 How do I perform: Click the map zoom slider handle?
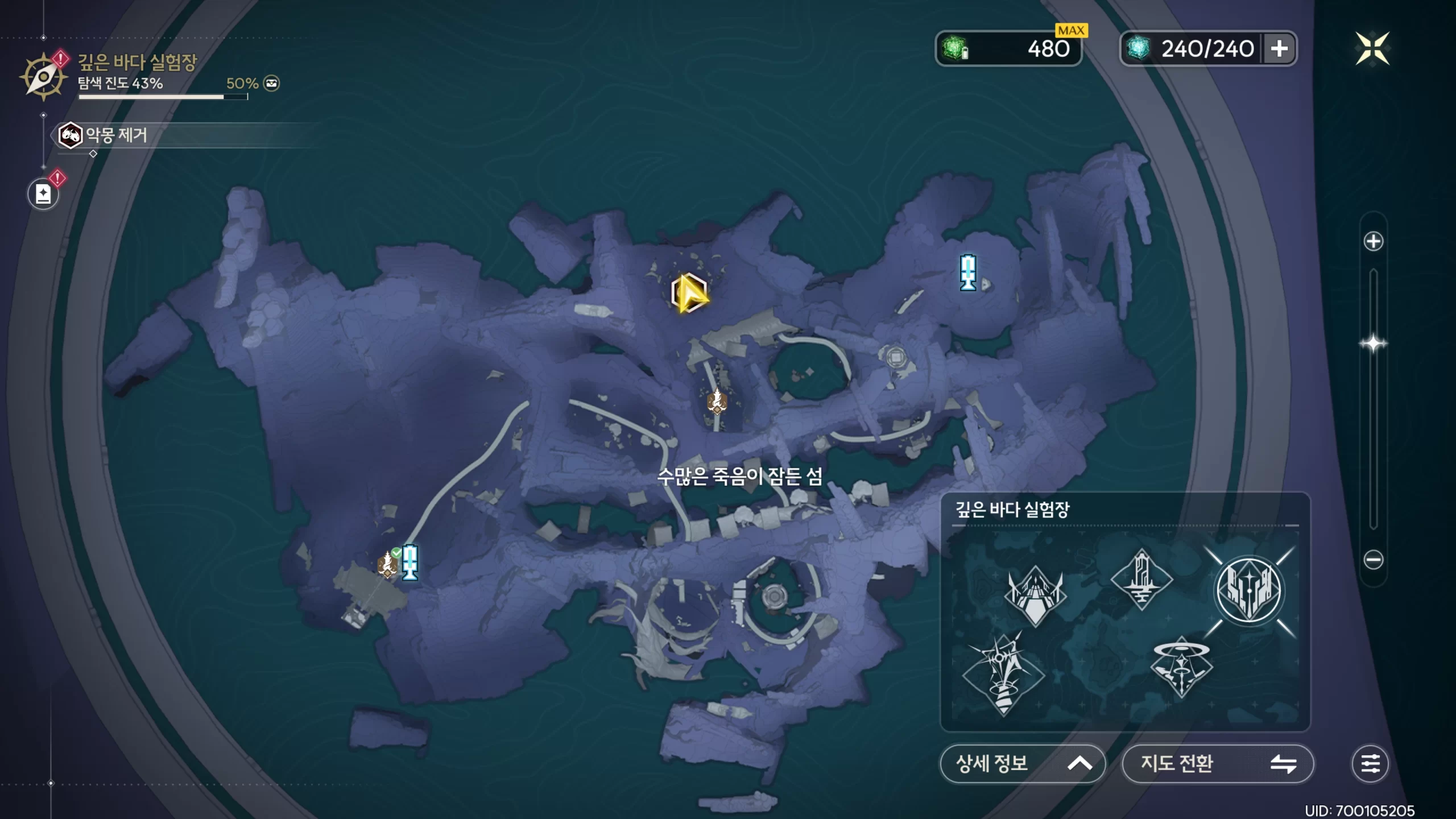(x=1373, y=344)
